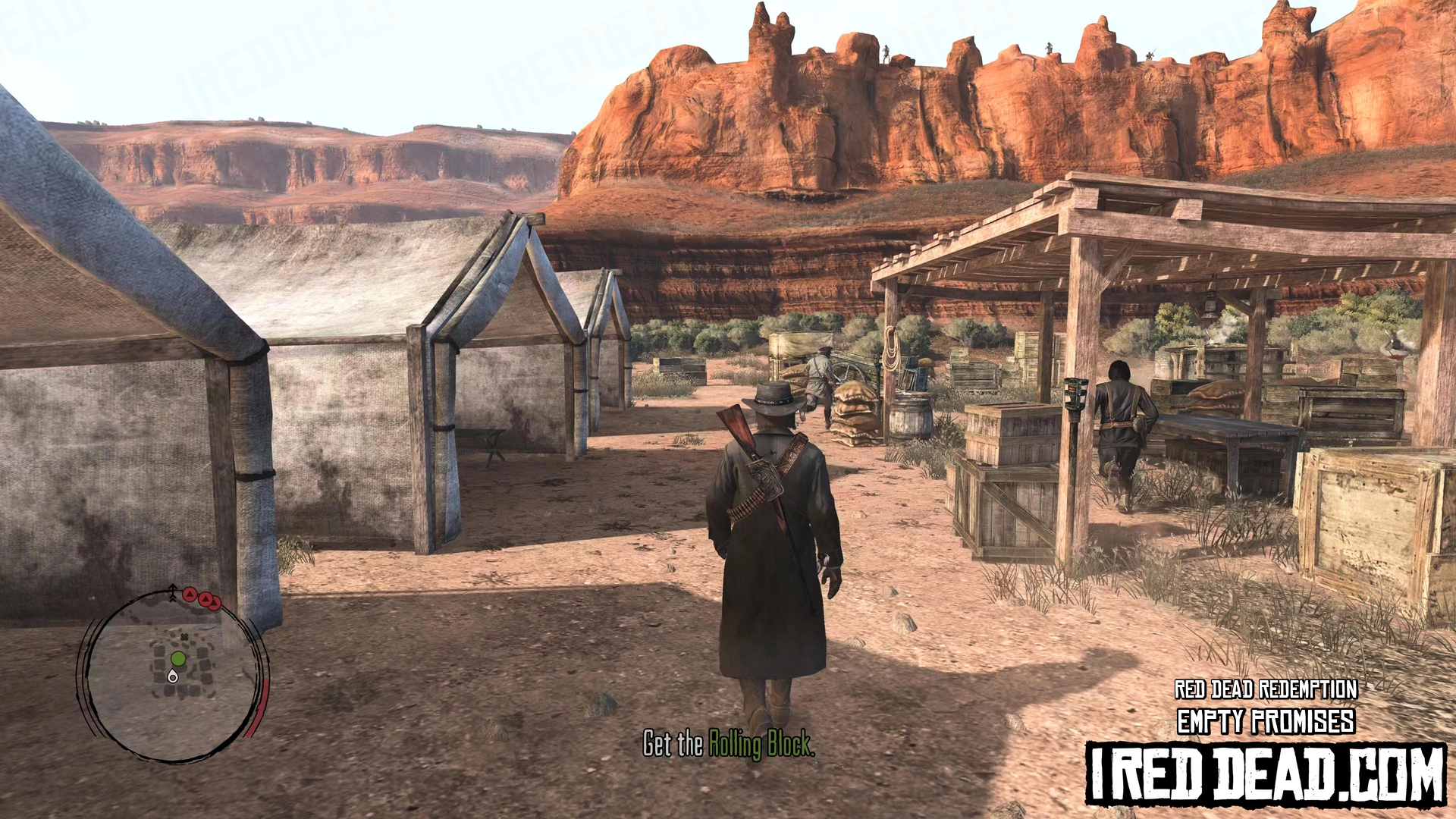Viewport: 1456px width, 819px height.
Task: Open the IRedDead.com watermark logo
Action: (1266, 773)
